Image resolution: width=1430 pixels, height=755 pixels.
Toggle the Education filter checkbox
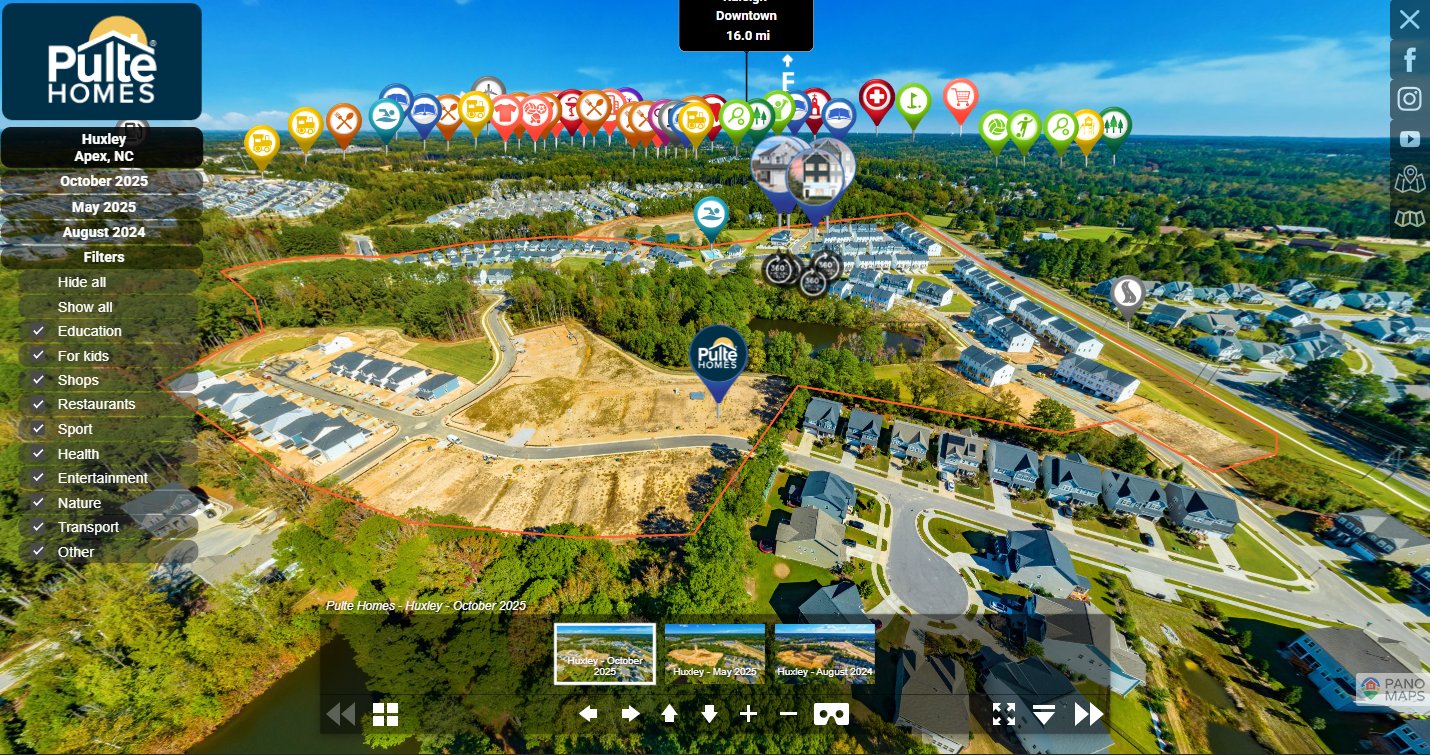tap(39, 331)
